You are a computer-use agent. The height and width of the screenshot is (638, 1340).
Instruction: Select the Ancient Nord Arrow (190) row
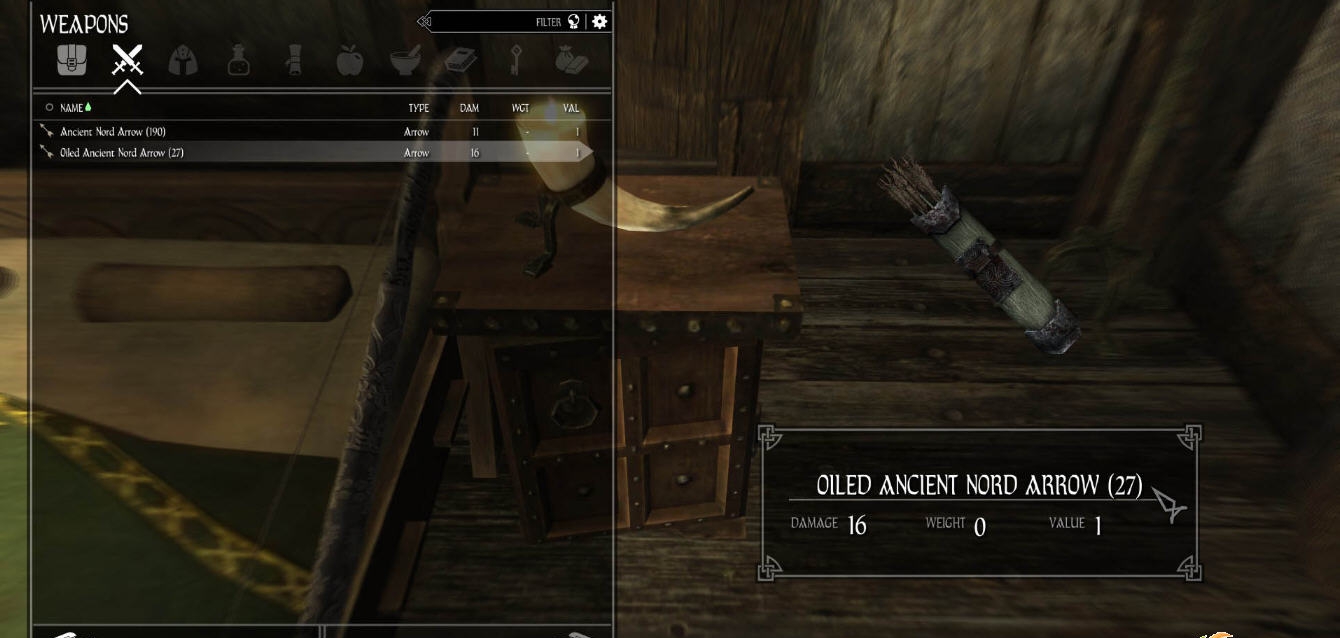pyautogui.click(x=113, y=132)
